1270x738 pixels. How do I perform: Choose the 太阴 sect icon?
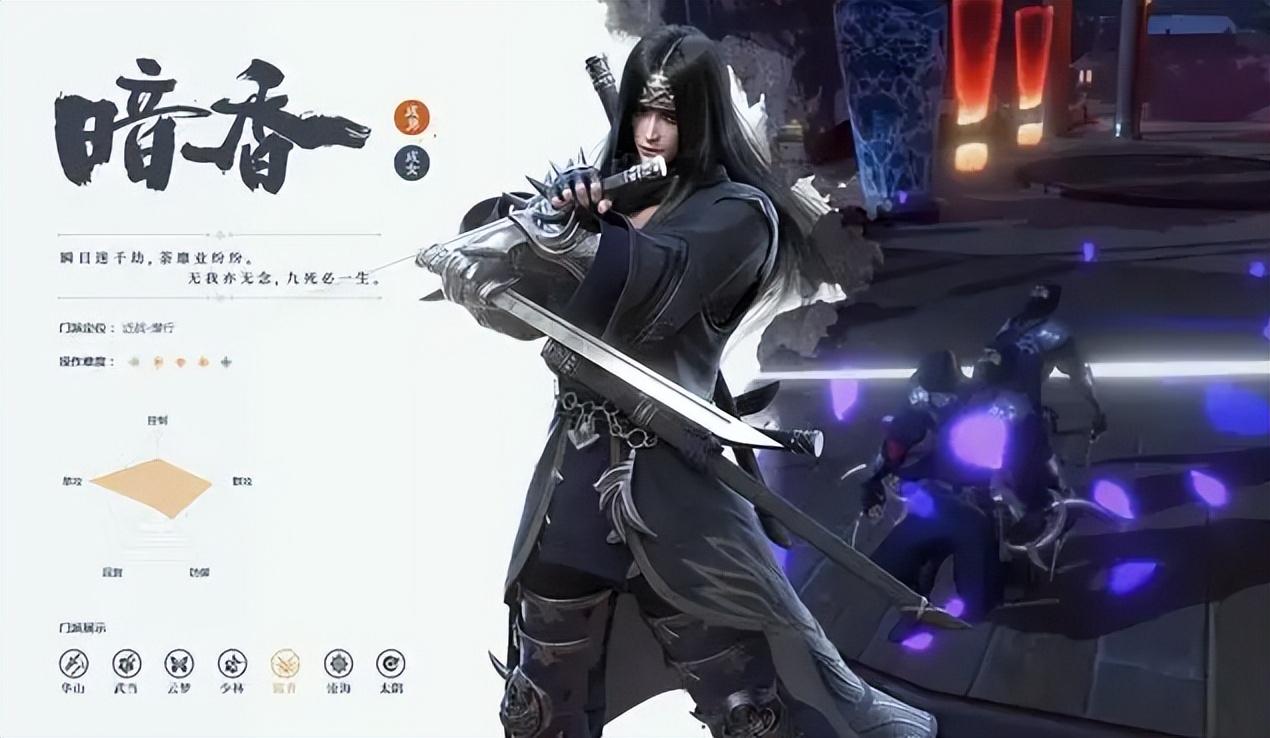coord(391,663)
